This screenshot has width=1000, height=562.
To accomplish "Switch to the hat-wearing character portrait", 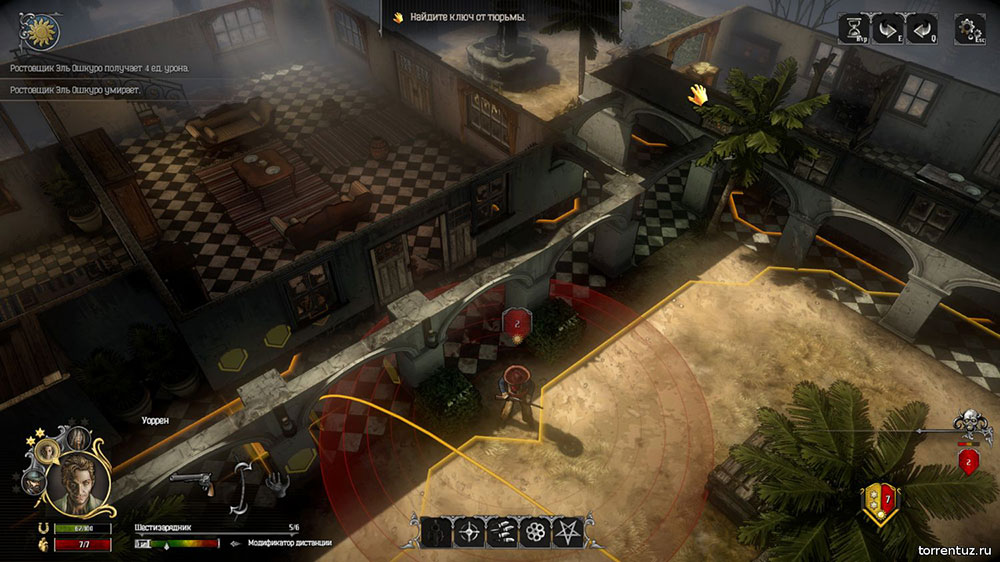I will 32,481.
